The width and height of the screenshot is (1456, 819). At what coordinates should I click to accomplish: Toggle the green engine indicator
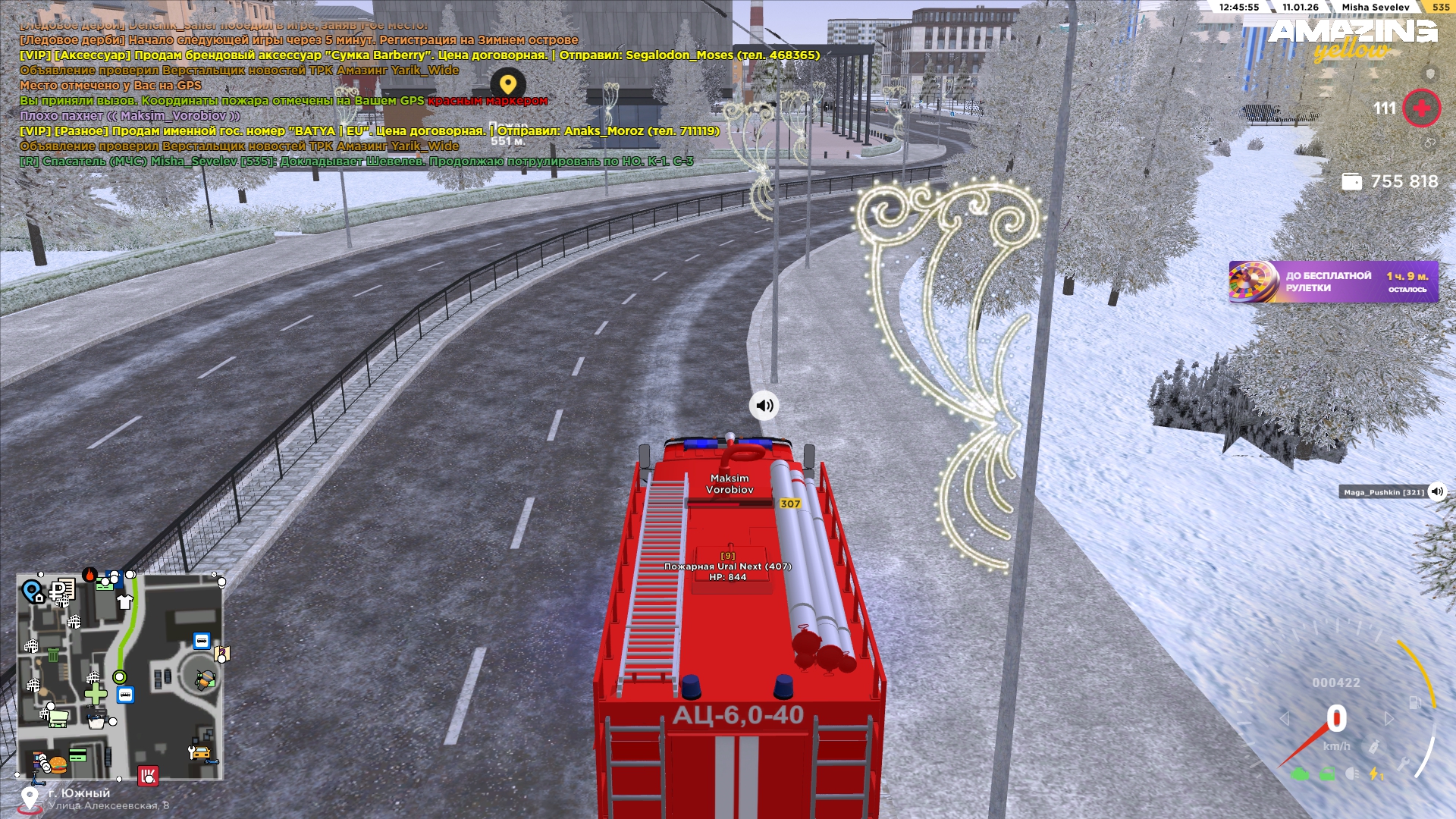pos(1300,774)
